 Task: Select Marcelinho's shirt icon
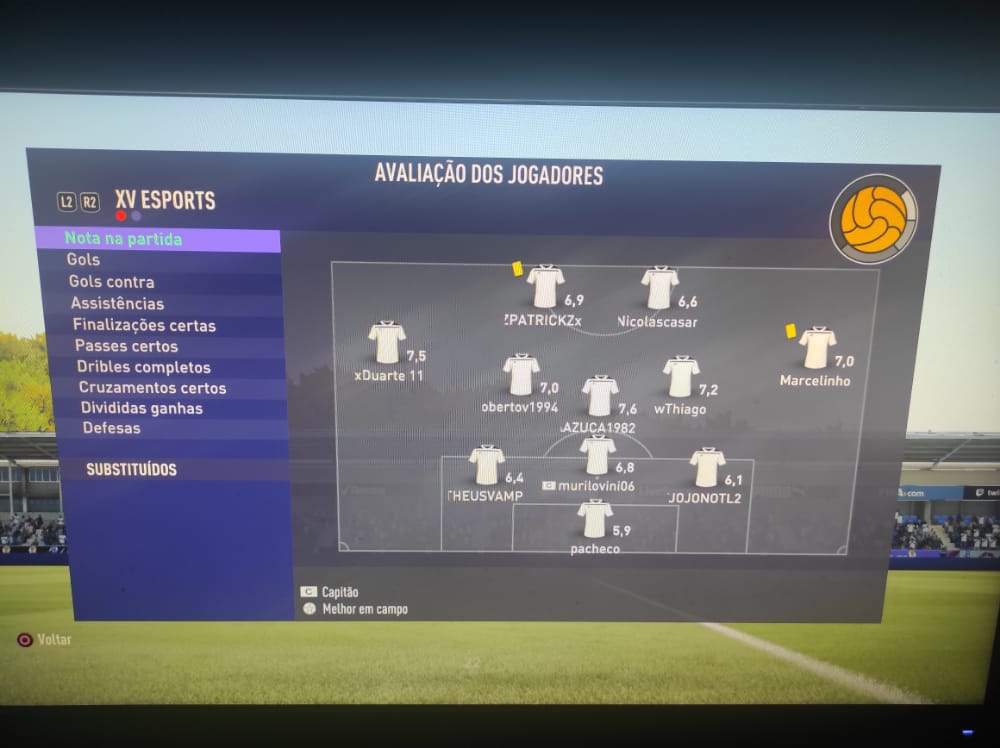point(817,348)
